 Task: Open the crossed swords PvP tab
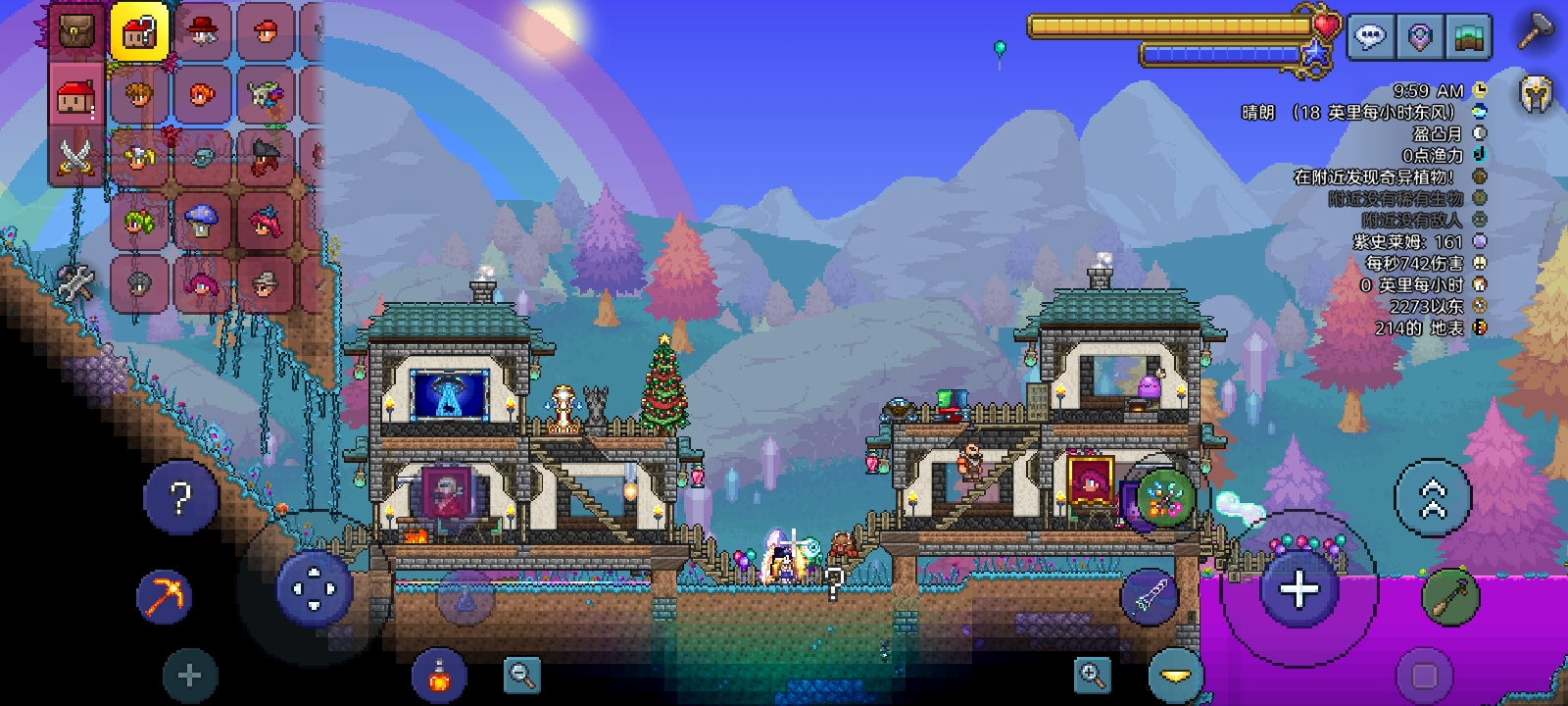76,157
